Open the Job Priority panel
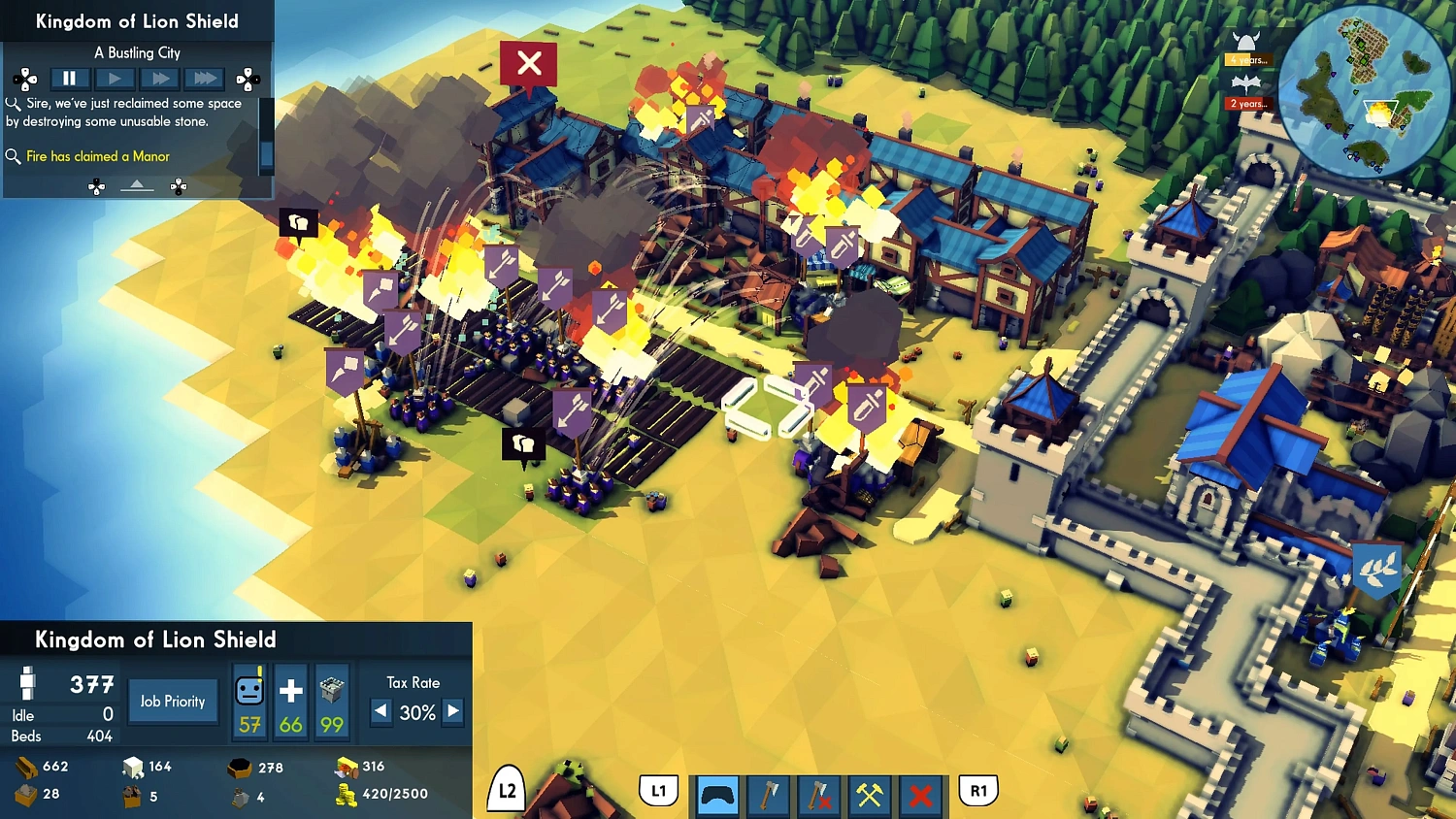This screenshot has width=1456, height=819. click(x=173, y=701)
